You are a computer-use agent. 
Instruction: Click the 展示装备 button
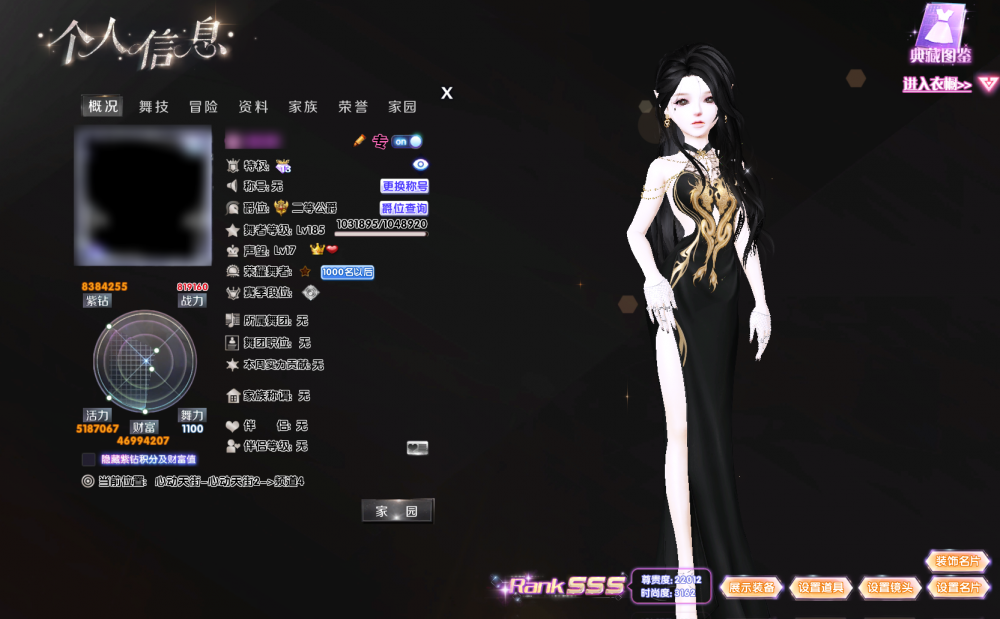(x=751, y=588)
